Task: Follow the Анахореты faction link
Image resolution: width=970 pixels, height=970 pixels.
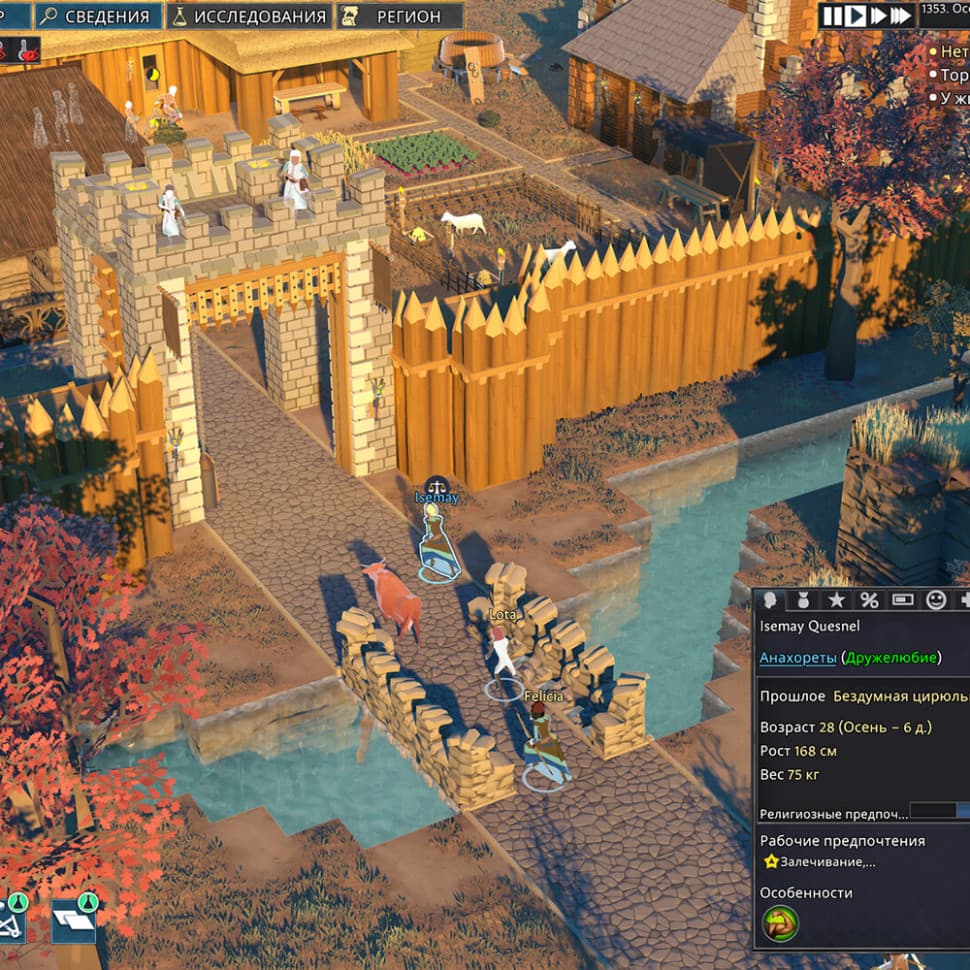Action: [x=797, y=657]
